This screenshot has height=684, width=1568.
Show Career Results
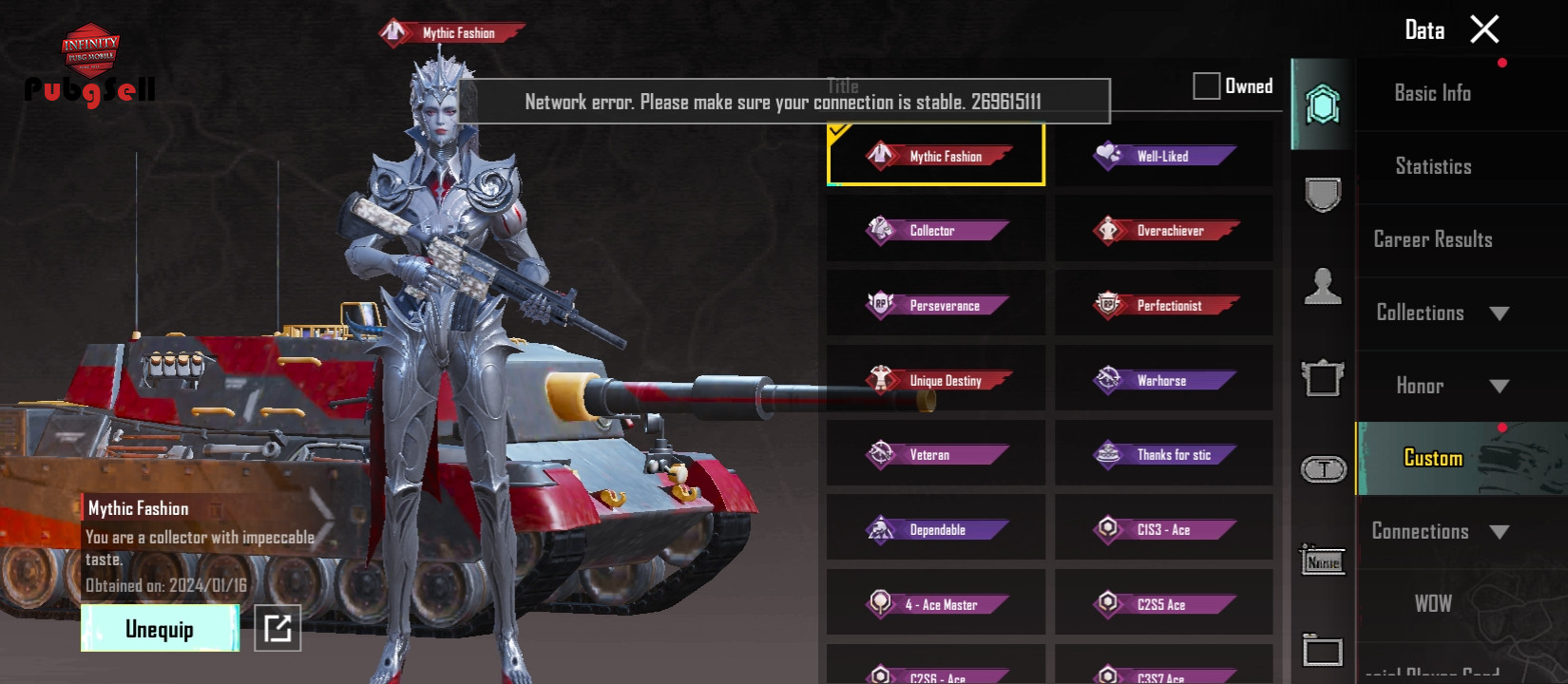[x=1433, y=239]
